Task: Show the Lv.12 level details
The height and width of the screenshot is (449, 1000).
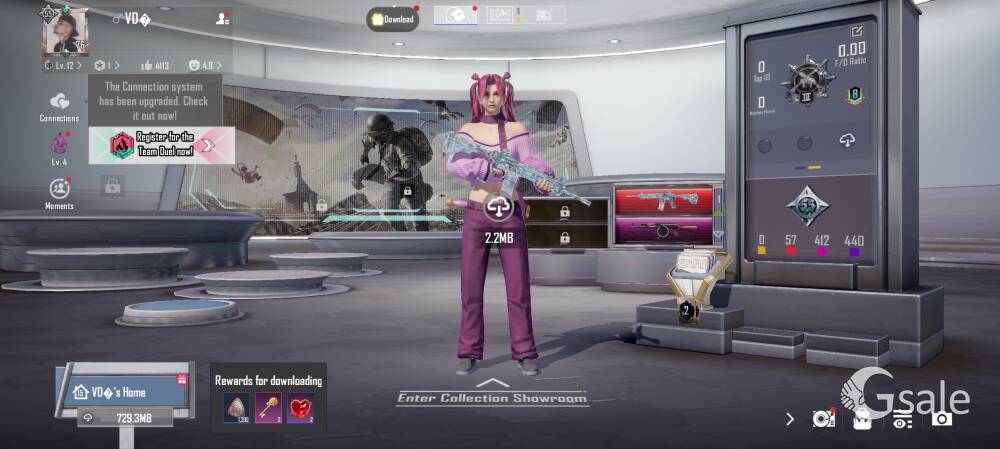Action: [63, 66]
